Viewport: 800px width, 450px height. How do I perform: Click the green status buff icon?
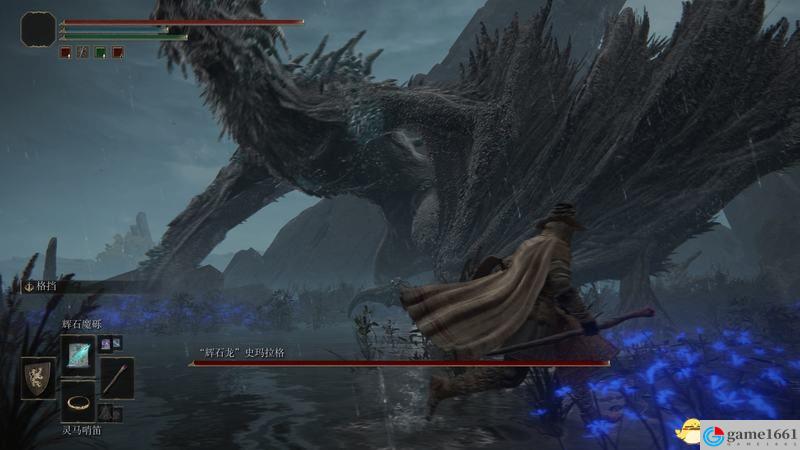click(100, 52)
